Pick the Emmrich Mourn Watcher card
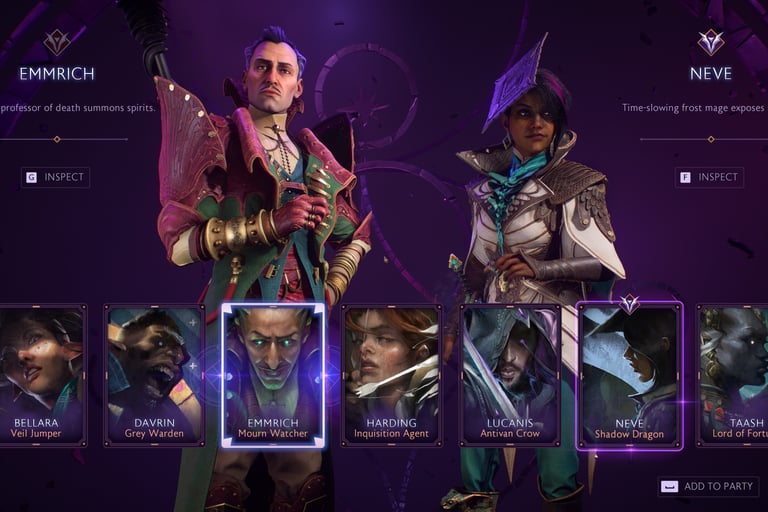 [273, 375]
